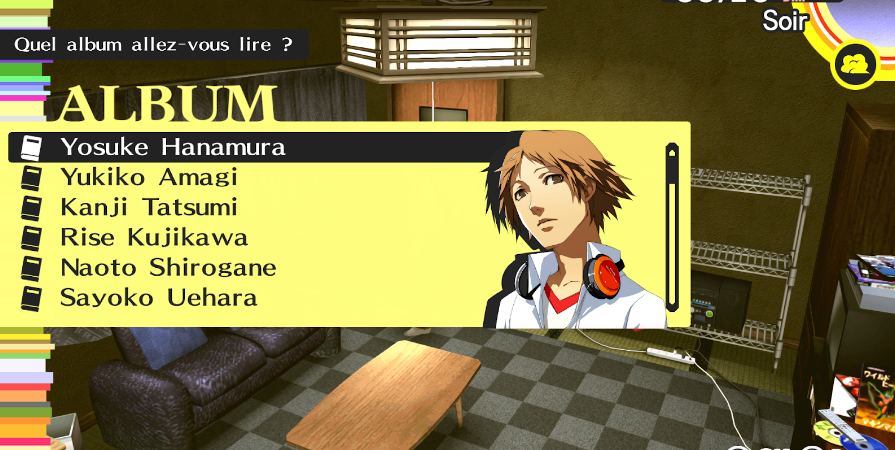Click the album list scrollbar
The height and width of the screenshot is (450, 895).
point(672,229)
